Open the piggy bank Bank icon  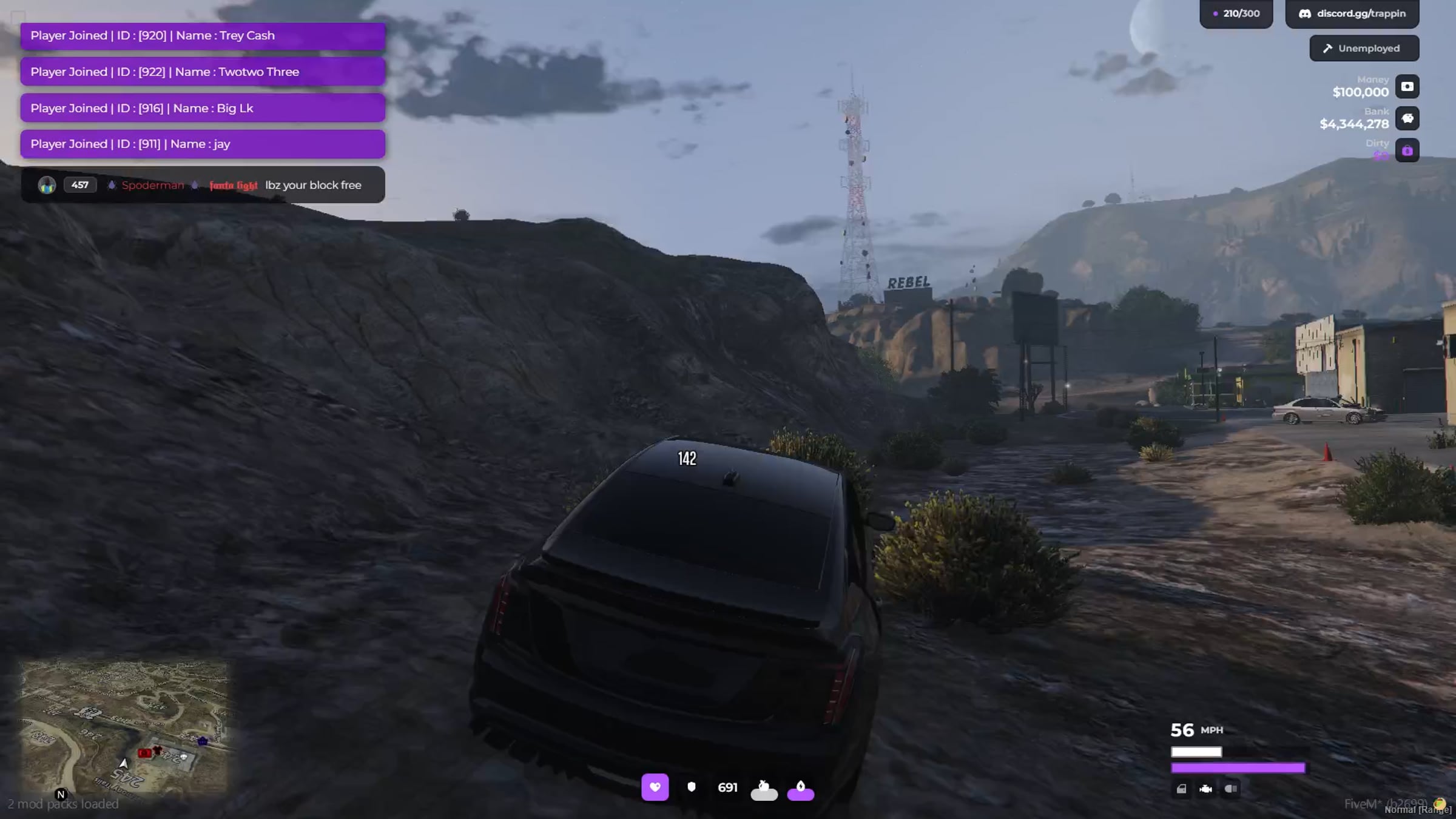click(1407, 118)
